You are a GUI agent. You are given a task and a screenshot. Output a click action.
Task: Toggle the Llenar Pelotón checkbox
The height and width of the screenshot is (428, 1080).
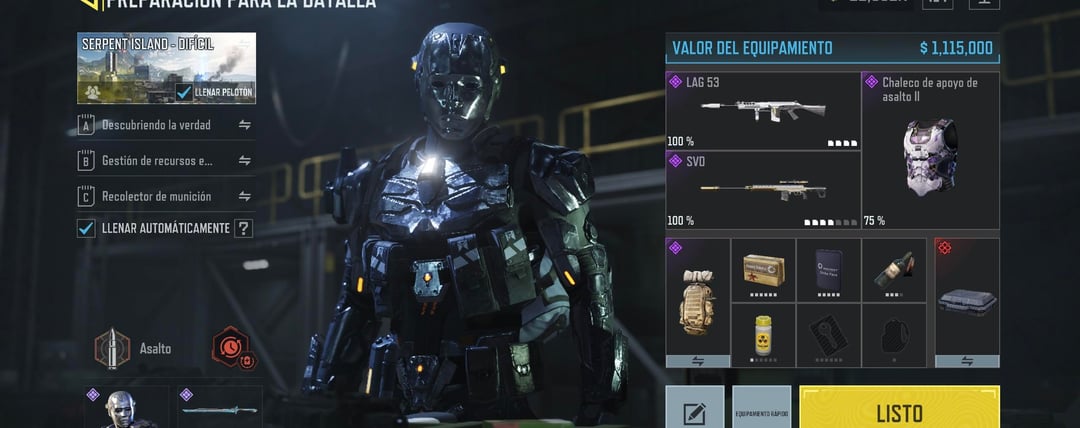click(184, 93)
